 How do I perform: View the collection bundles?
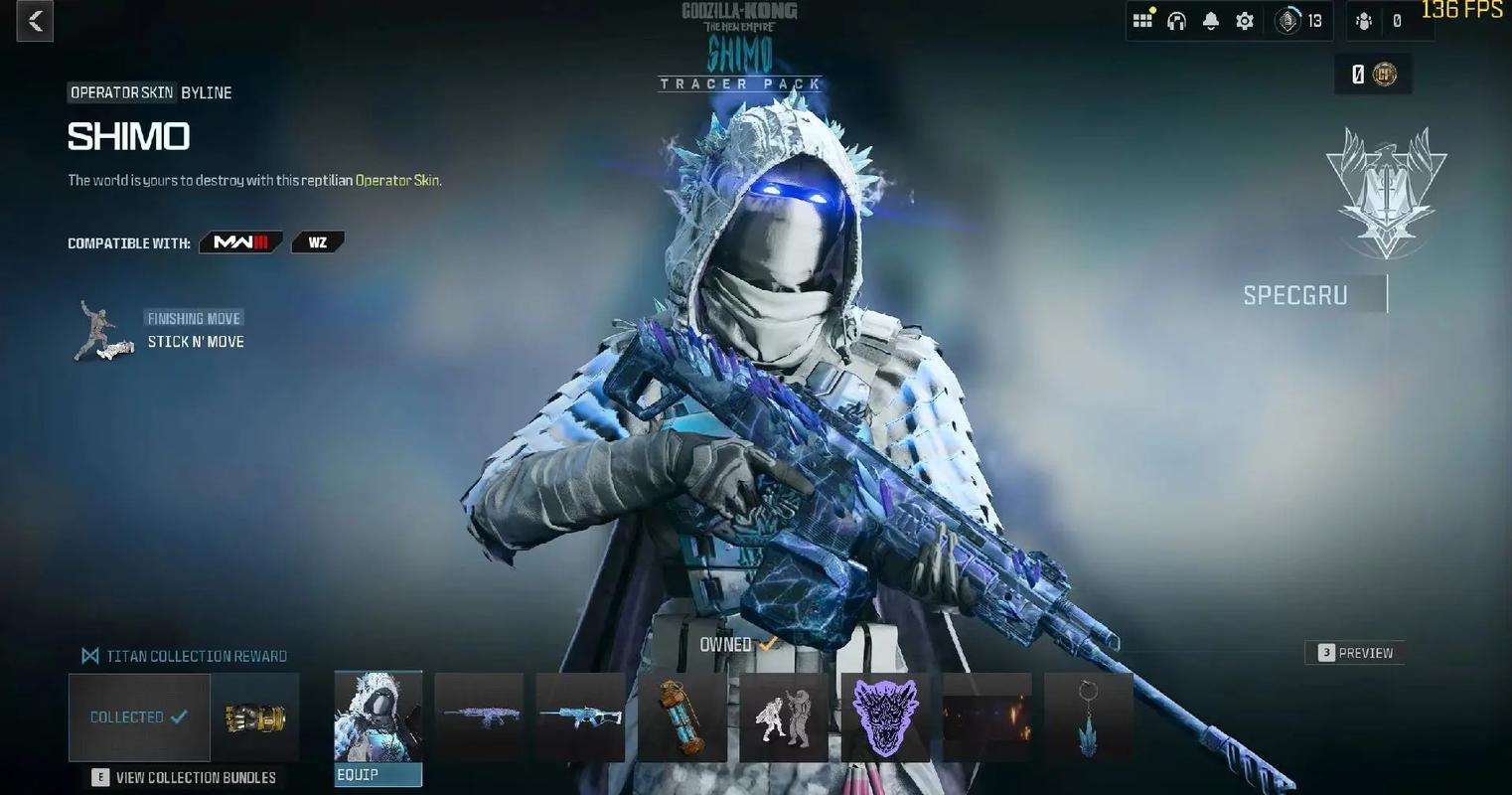click(x=185, y=777)
